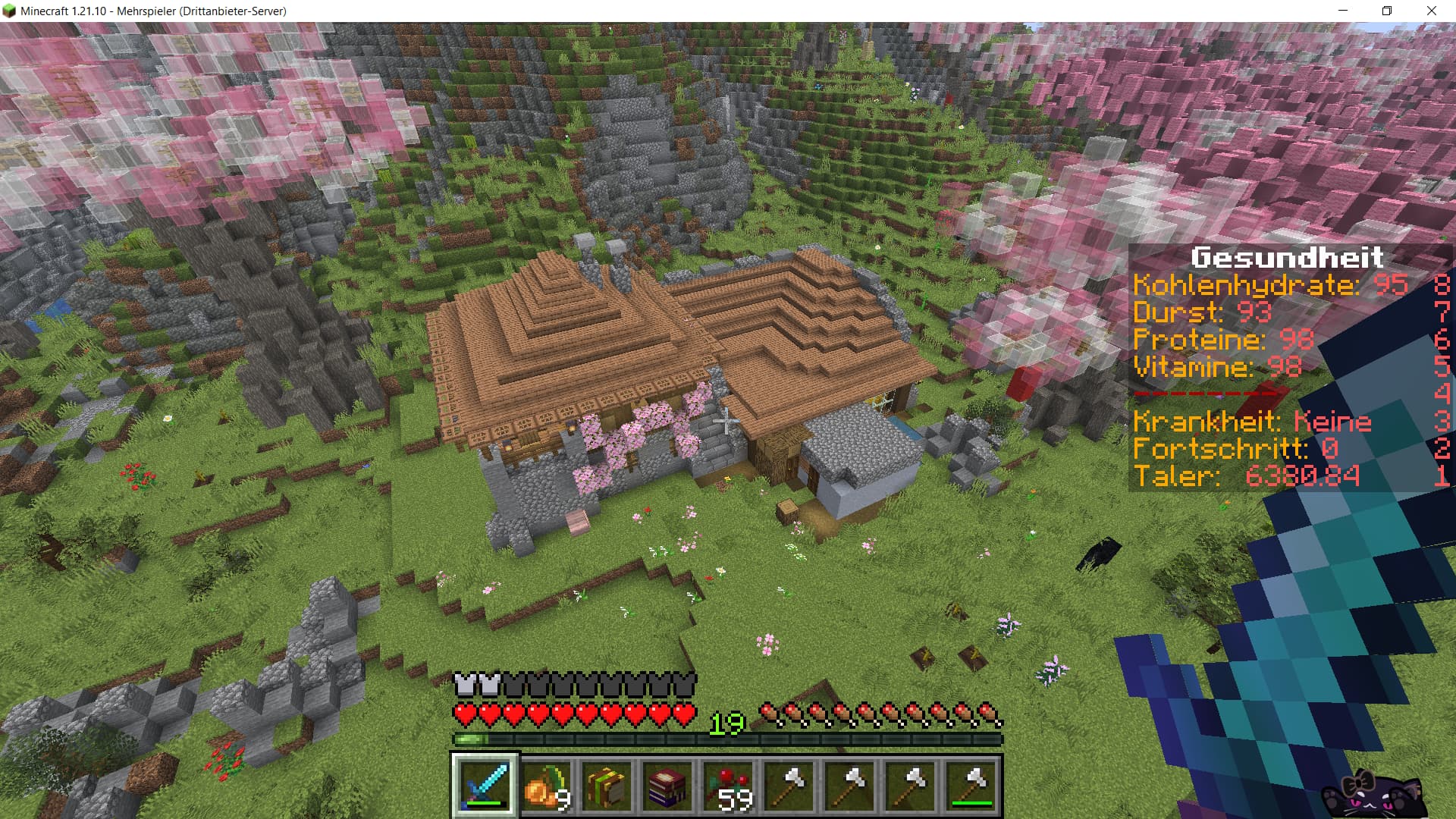The image size is (1456, 819).
Task: Minimize the Minecraft window
Action: coord(1343,11)
